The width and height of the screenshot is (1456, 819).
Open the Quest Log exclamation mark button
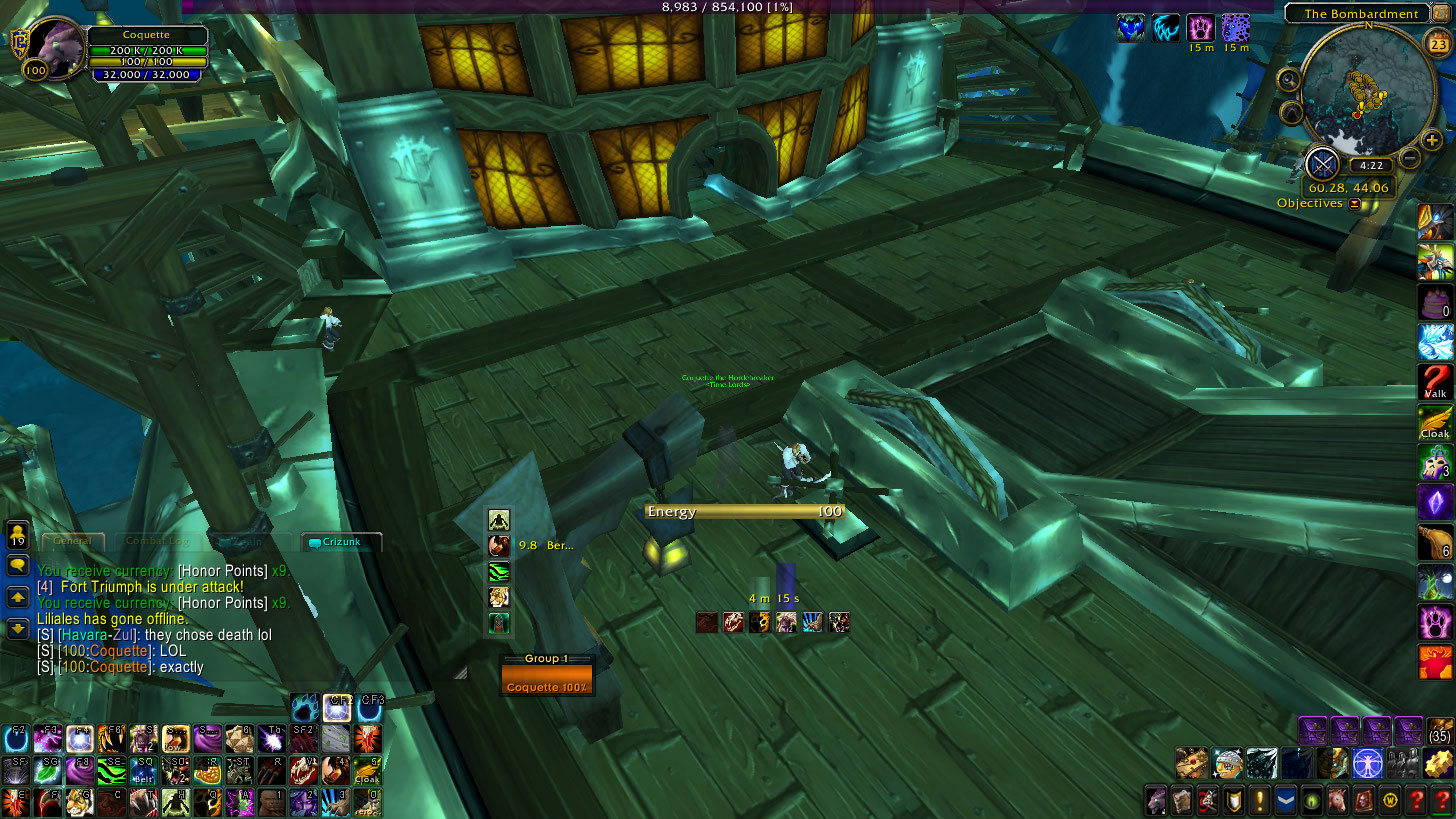pos(1259,800)
